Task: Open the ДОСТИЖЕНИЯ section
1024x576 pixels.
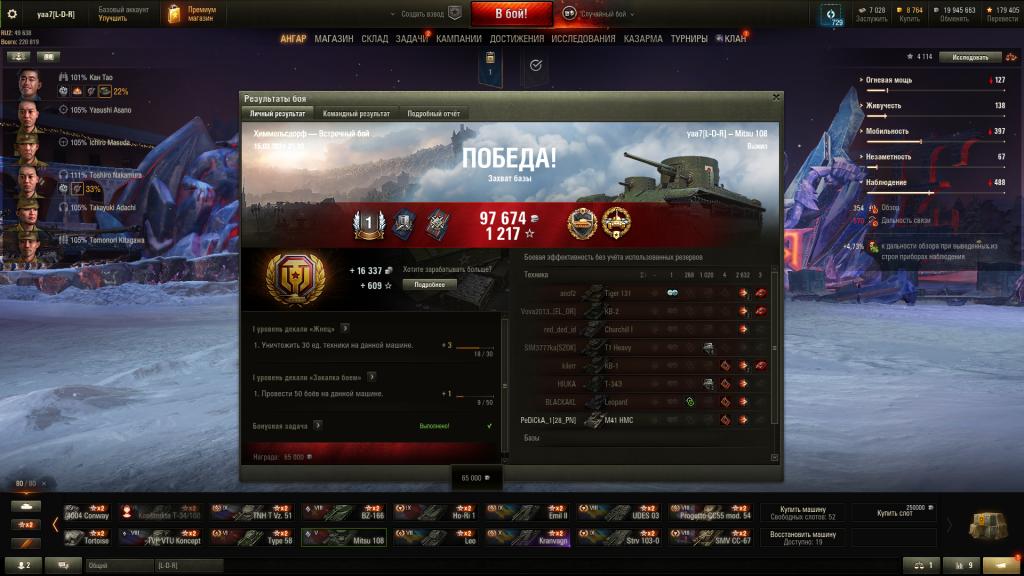Action: [x=517, y=39]
